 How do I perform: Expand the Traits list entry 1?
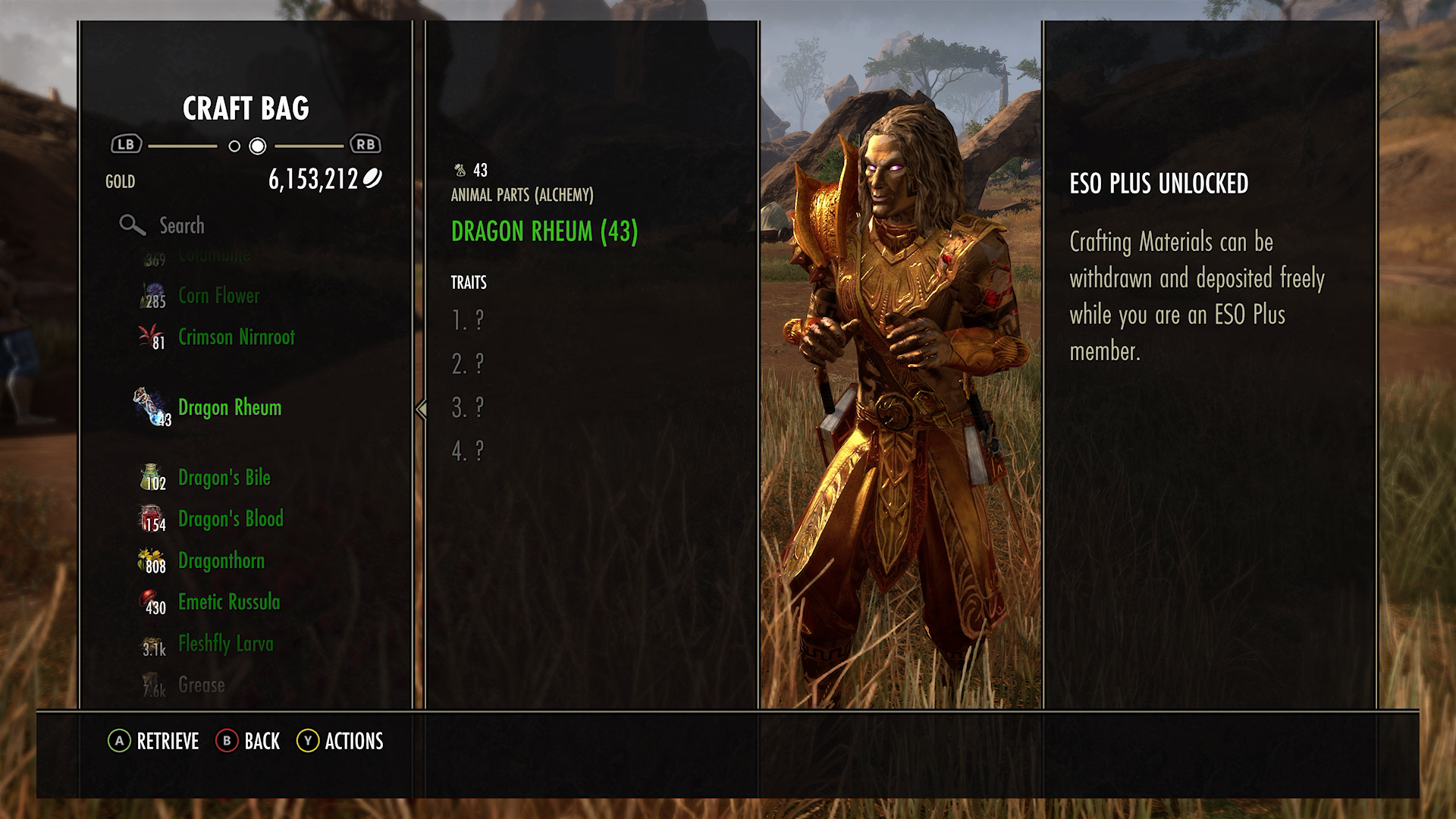(x=468, y=320)
